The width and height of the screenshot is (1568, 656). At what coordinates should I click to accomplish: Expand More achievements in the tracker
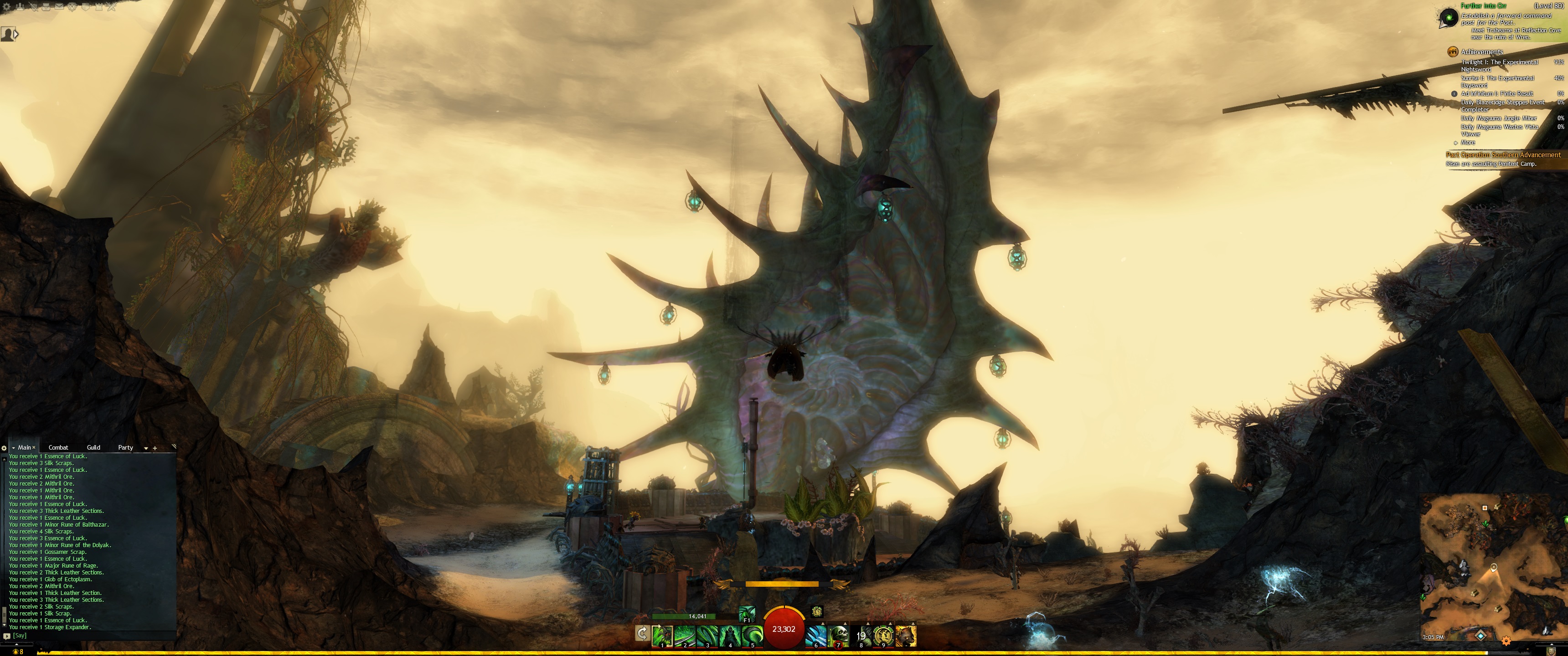1468,143
